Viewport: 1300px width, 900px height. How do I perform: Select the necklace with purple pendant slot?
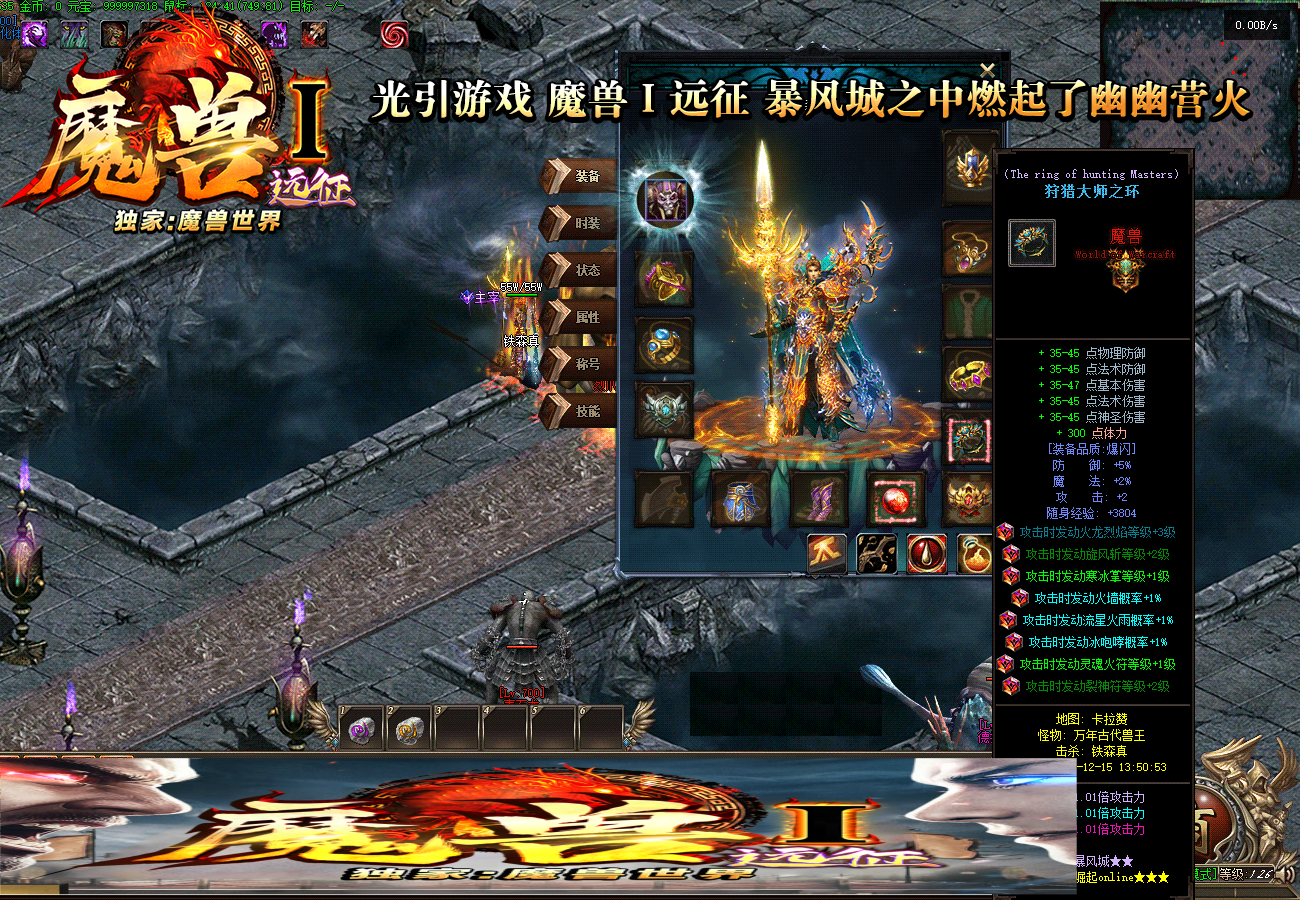[x=970, y=248]
